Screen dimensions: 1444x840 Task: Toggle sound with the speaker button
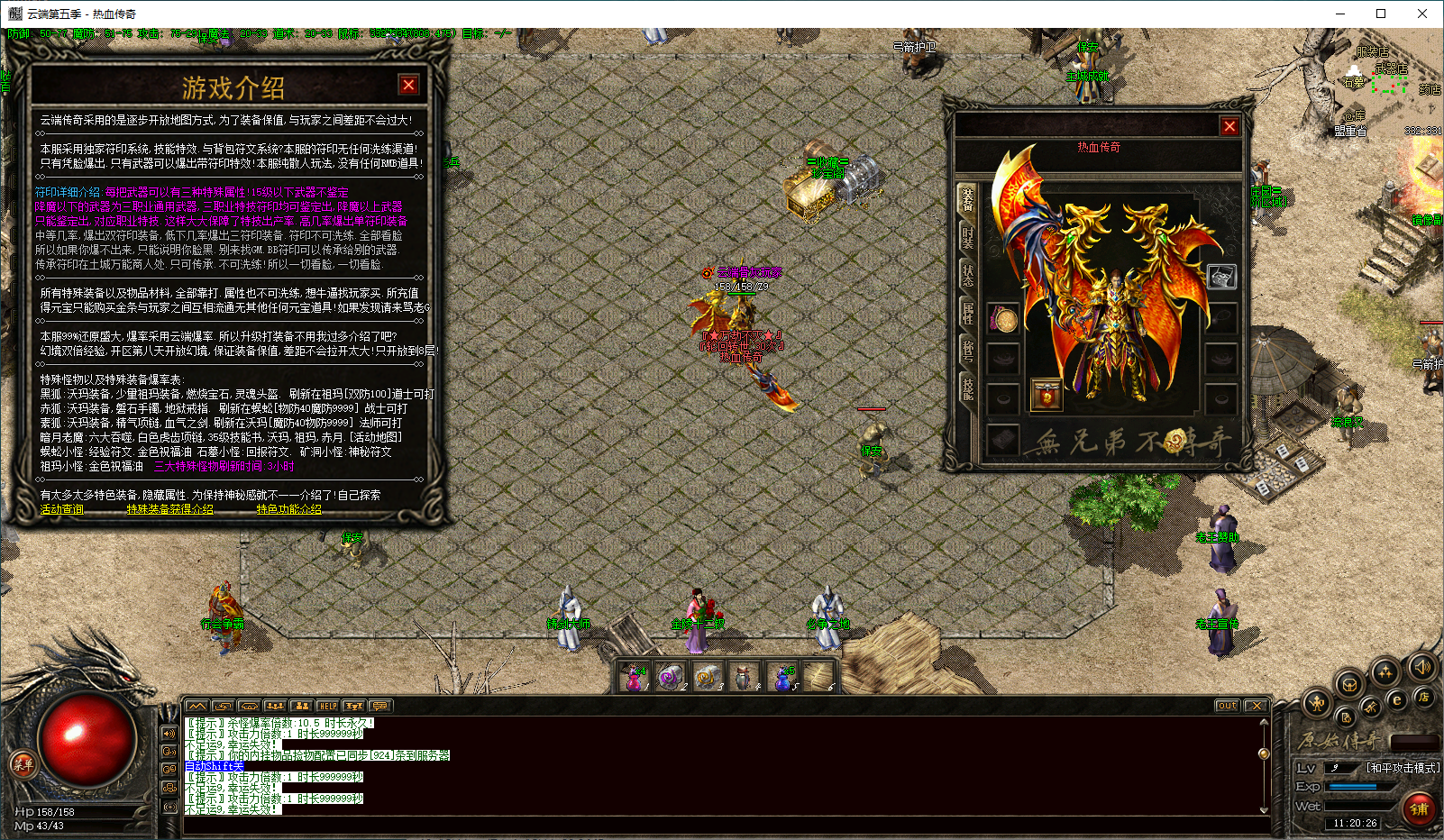coord(1422,667)
